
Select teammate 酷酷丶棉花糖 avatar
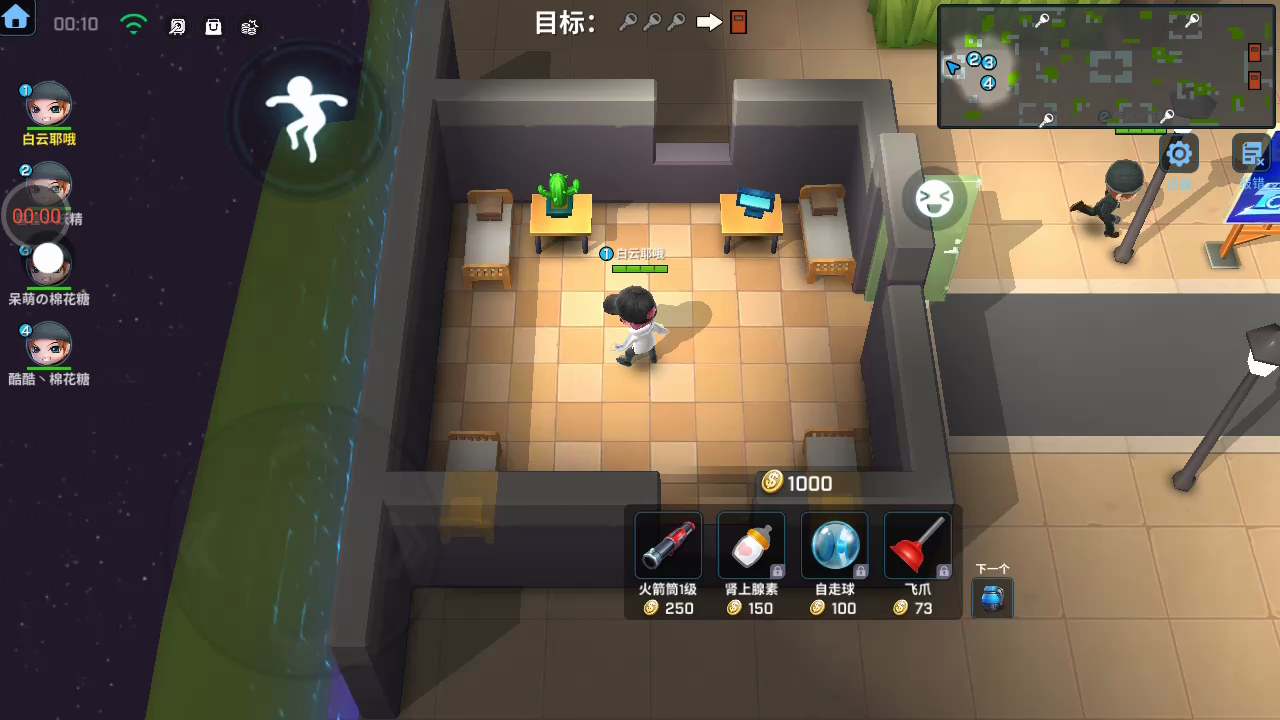coord(48,345)
